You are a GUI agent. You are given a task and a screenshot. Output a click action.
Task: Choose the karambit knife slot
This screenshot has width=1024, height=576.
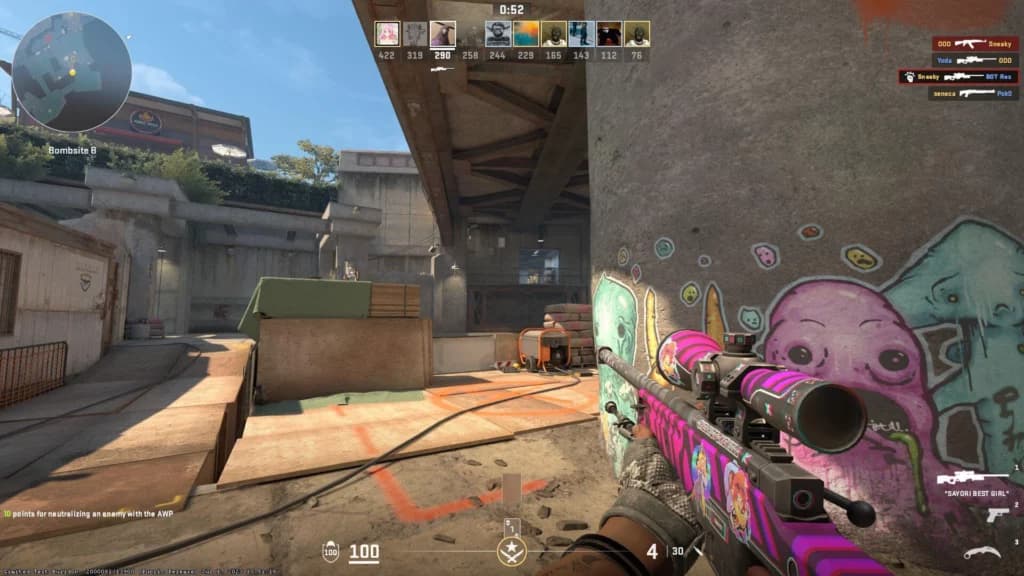(x=982, y=552)
